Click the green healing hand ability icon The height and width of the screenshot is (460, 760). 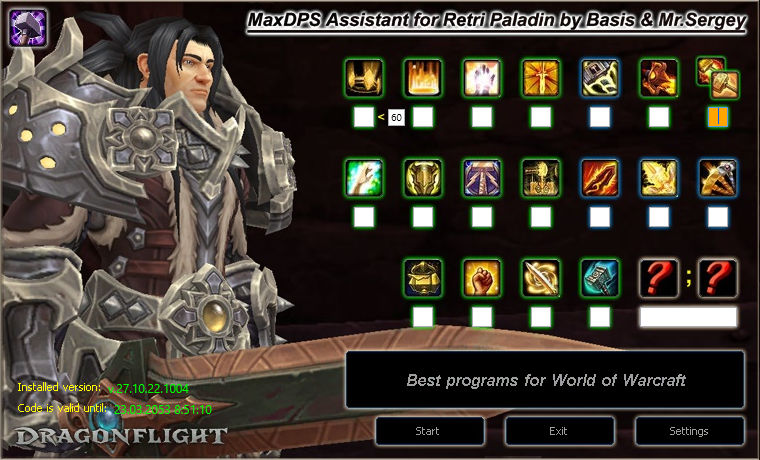point(363,177)
